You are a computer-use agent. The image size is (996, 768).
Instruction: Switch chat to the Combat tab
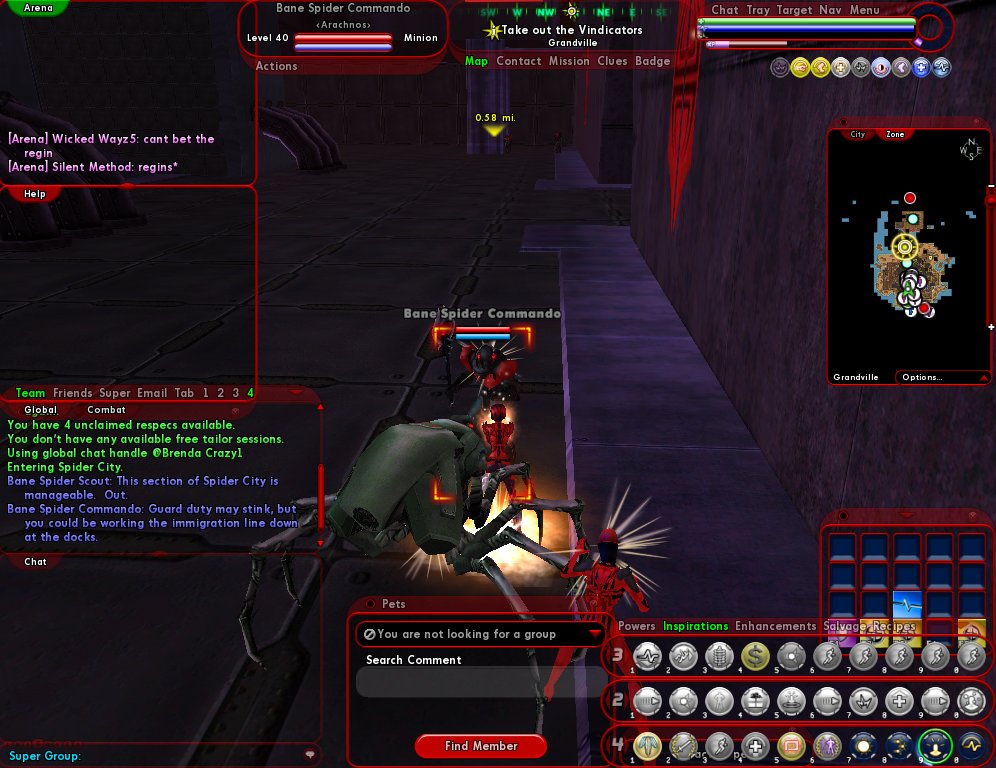coord(106,409)
